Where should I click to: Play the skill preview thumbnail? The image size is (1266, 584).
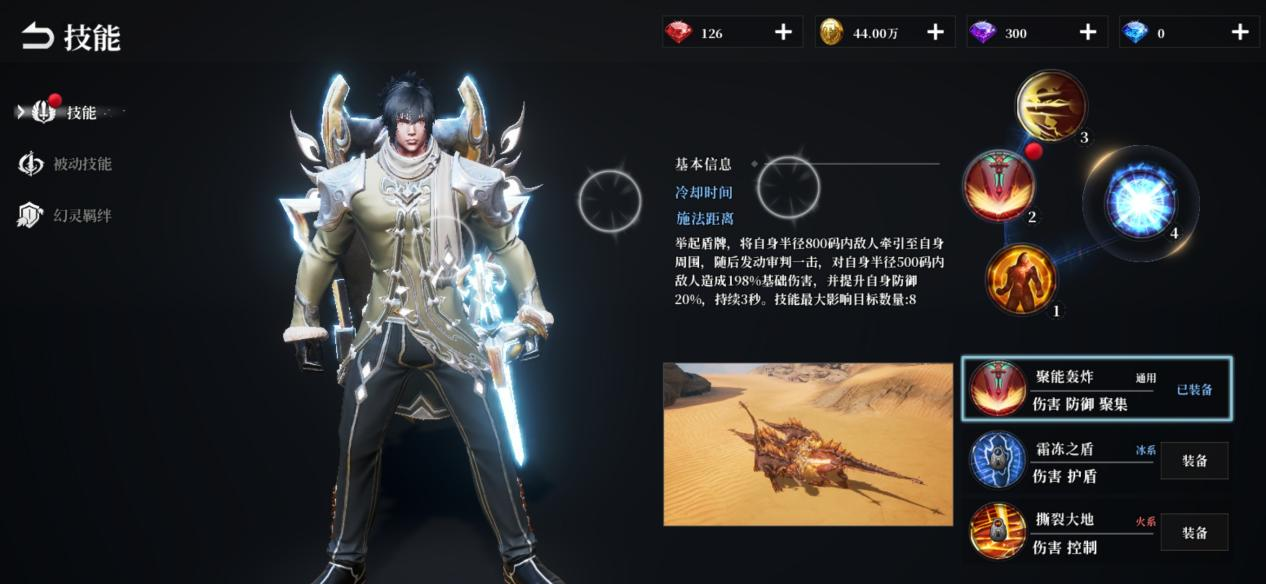point(808,444)
